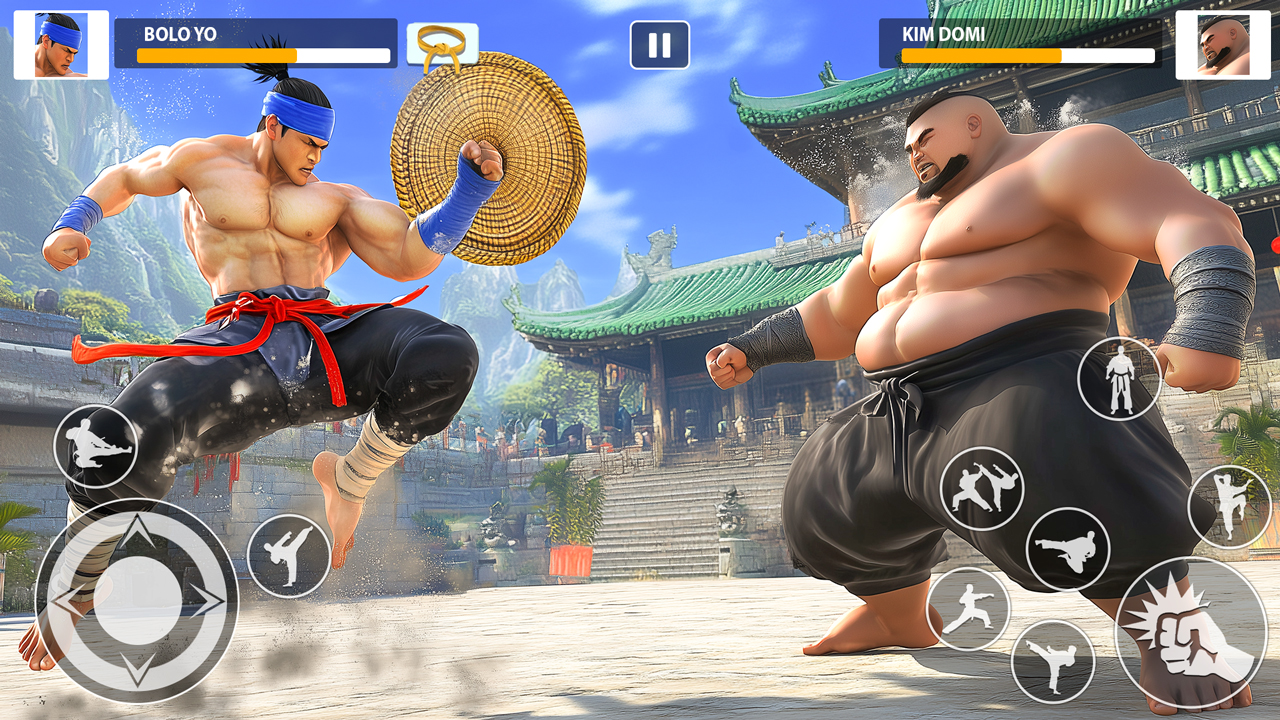This screenshot has width=1280, height=720.
Task: Select the flying kick attack icon
Action: [96, 445]
